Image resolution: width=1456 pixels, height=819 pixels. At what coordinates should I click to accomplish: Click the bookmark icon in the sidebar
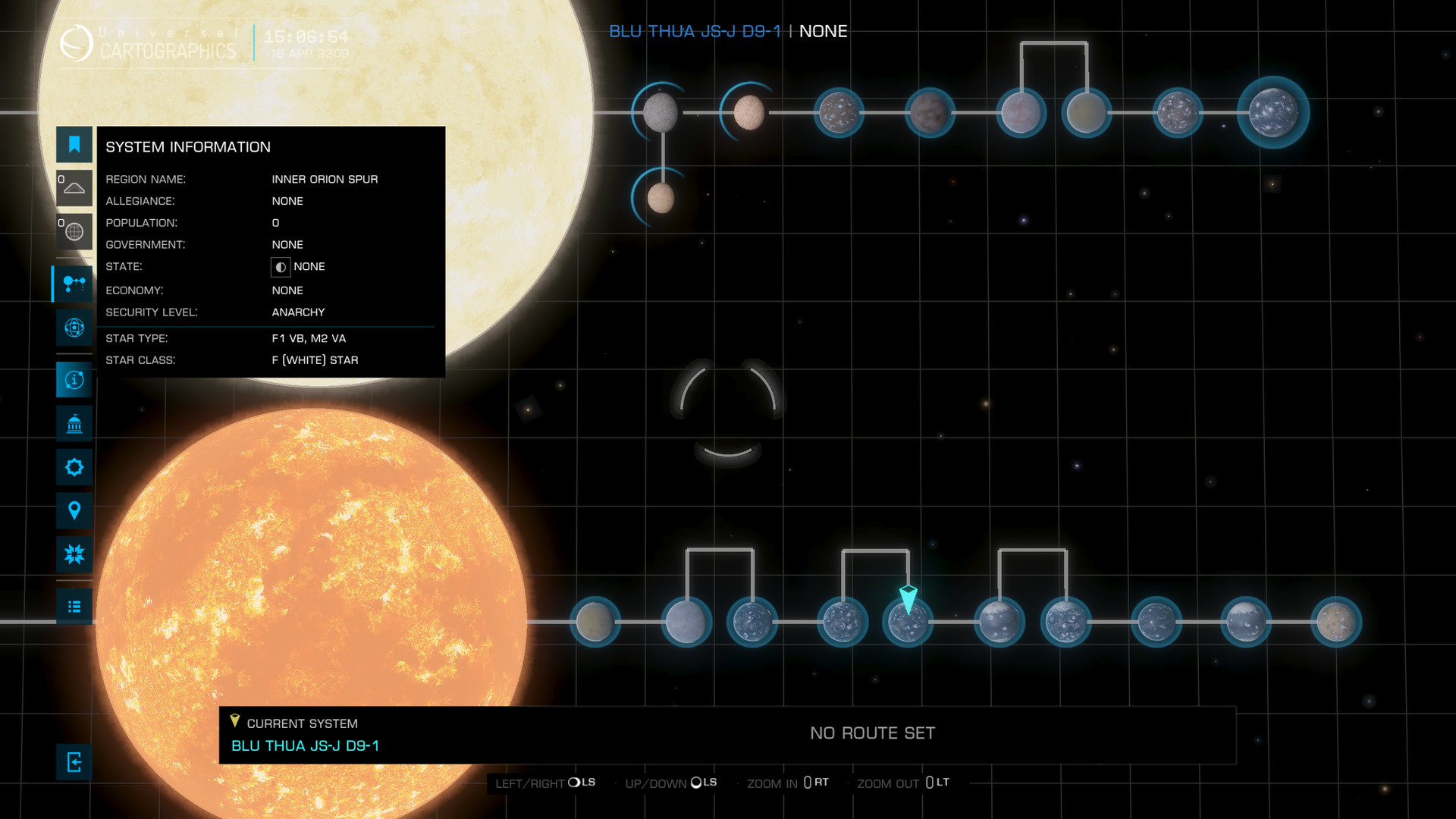tap(74, 145)
